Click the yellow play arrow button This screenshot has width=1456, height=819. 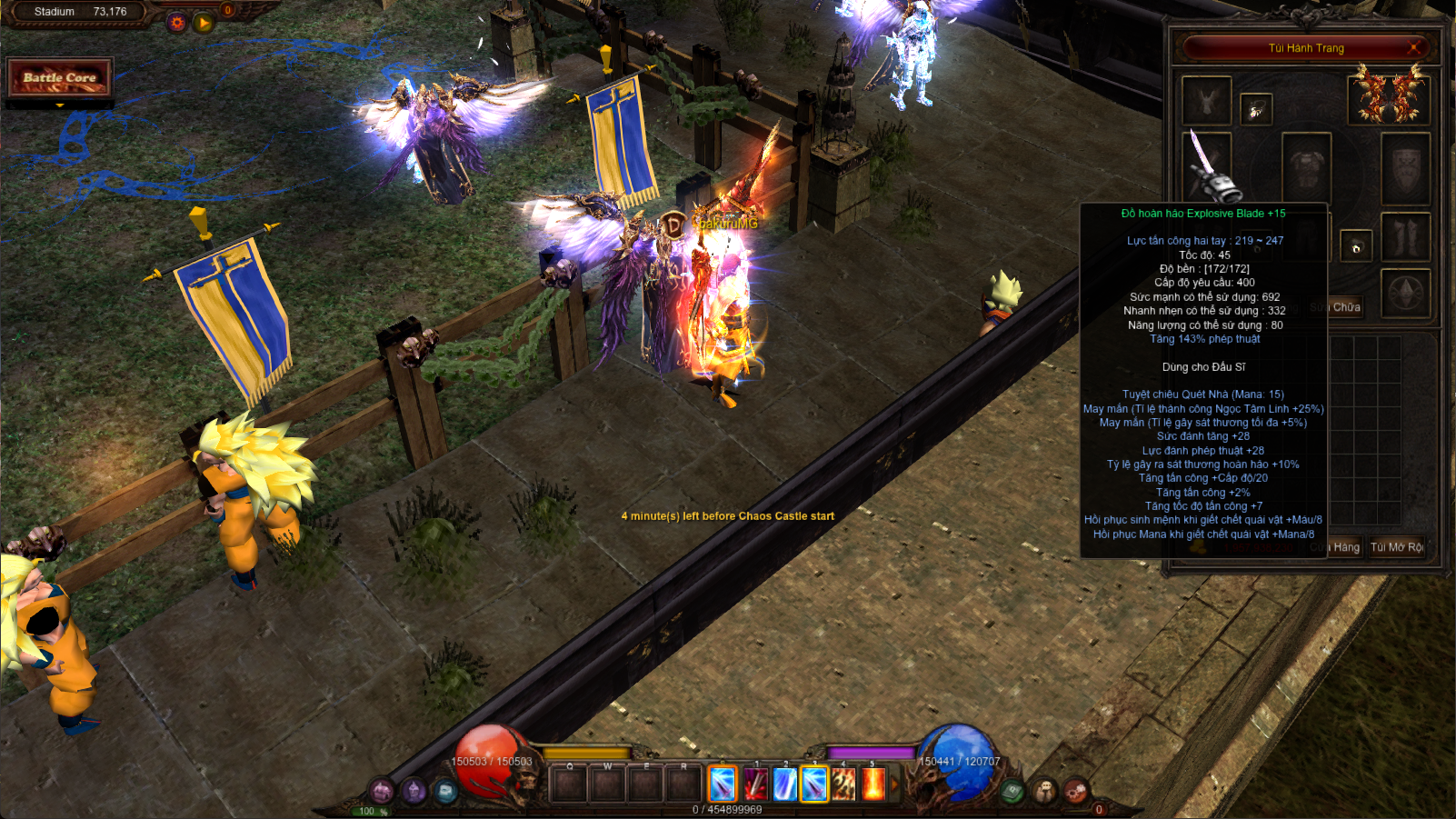(x=204, y=23)
